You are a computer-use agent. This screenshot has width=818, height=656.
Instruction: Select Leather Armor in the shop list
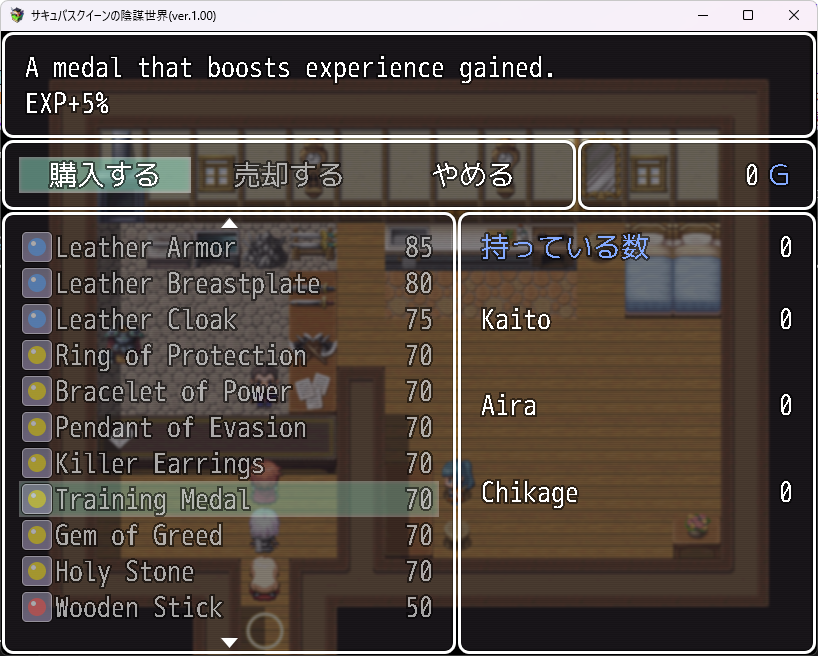click(229, 247)
